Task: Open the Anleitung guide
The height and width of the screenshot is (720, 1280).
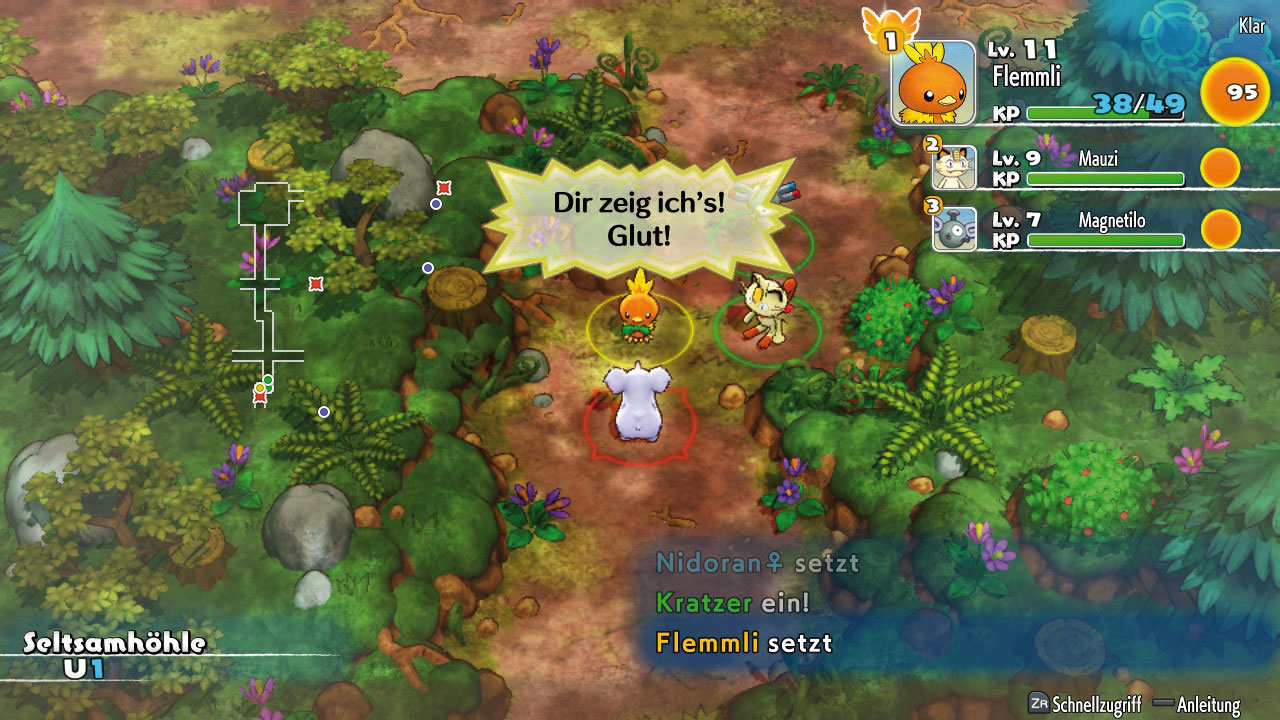Action: click(x=1207, y=704)
